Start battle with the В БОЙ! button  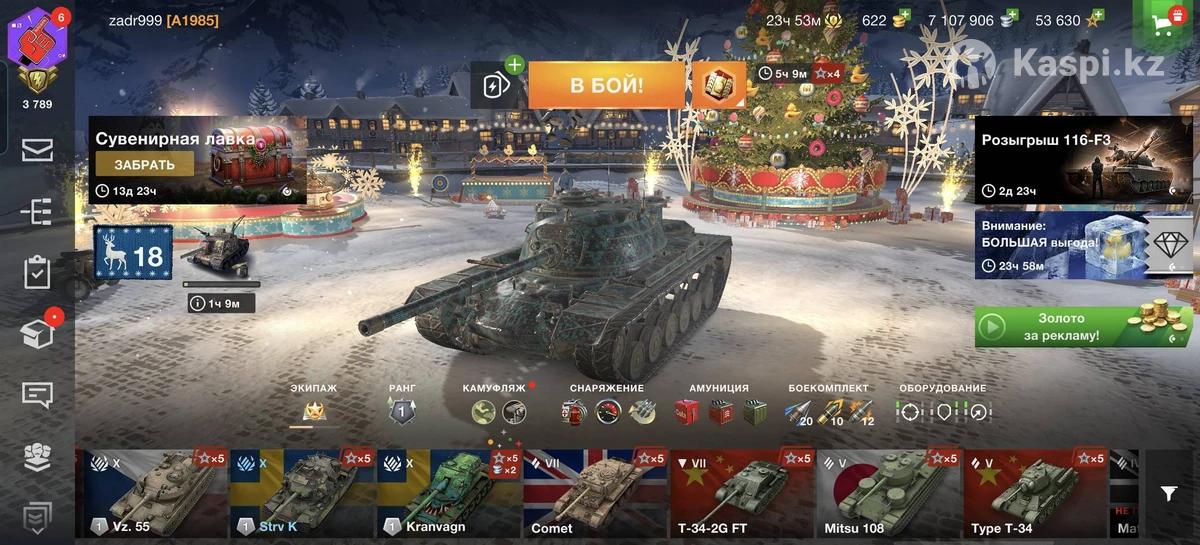(607, 85)
